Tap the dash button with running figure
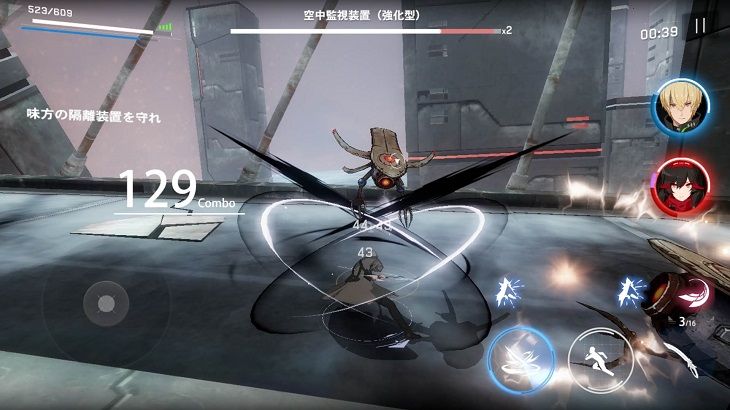The image size is (730, 410). [599, 358]
